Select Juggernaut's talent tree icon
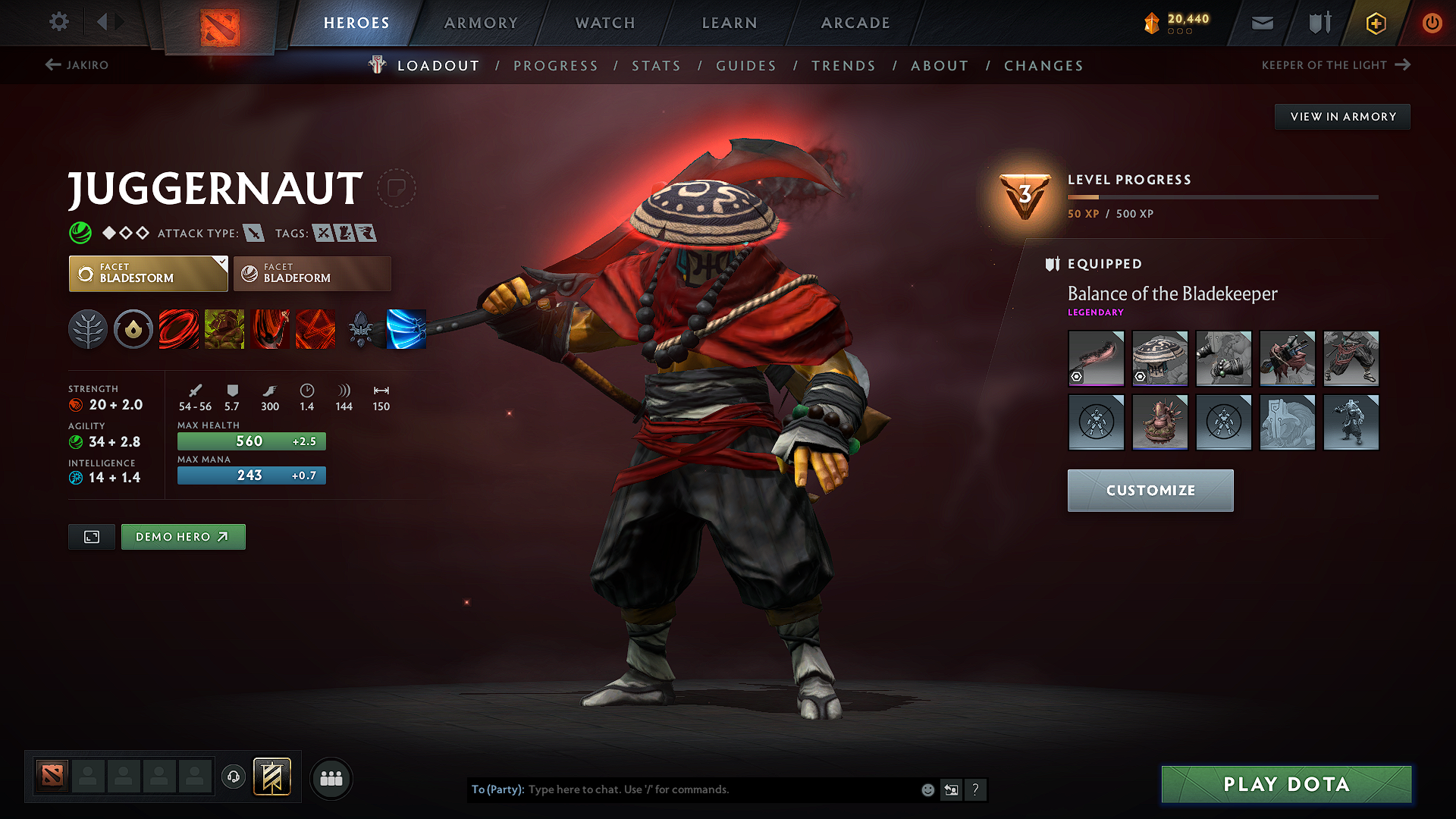Image resolution: width=1456 pixels, height=819 pixels. pos(88,329)
